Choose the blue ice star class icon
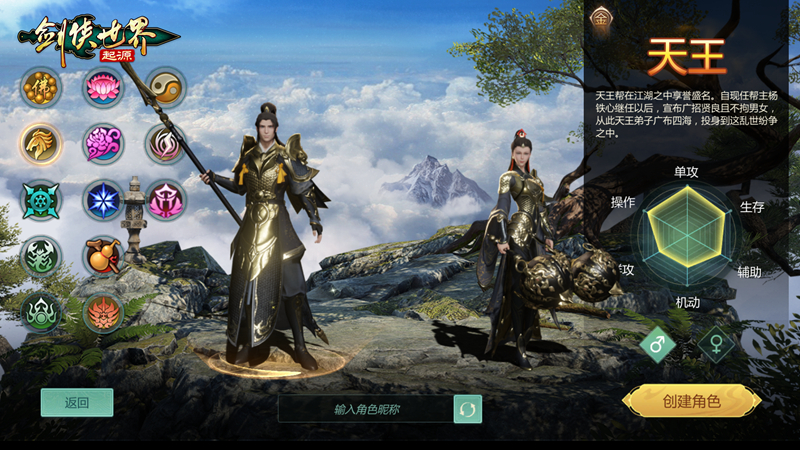Viewport: 800px width, 450px height. pos(103,200)
